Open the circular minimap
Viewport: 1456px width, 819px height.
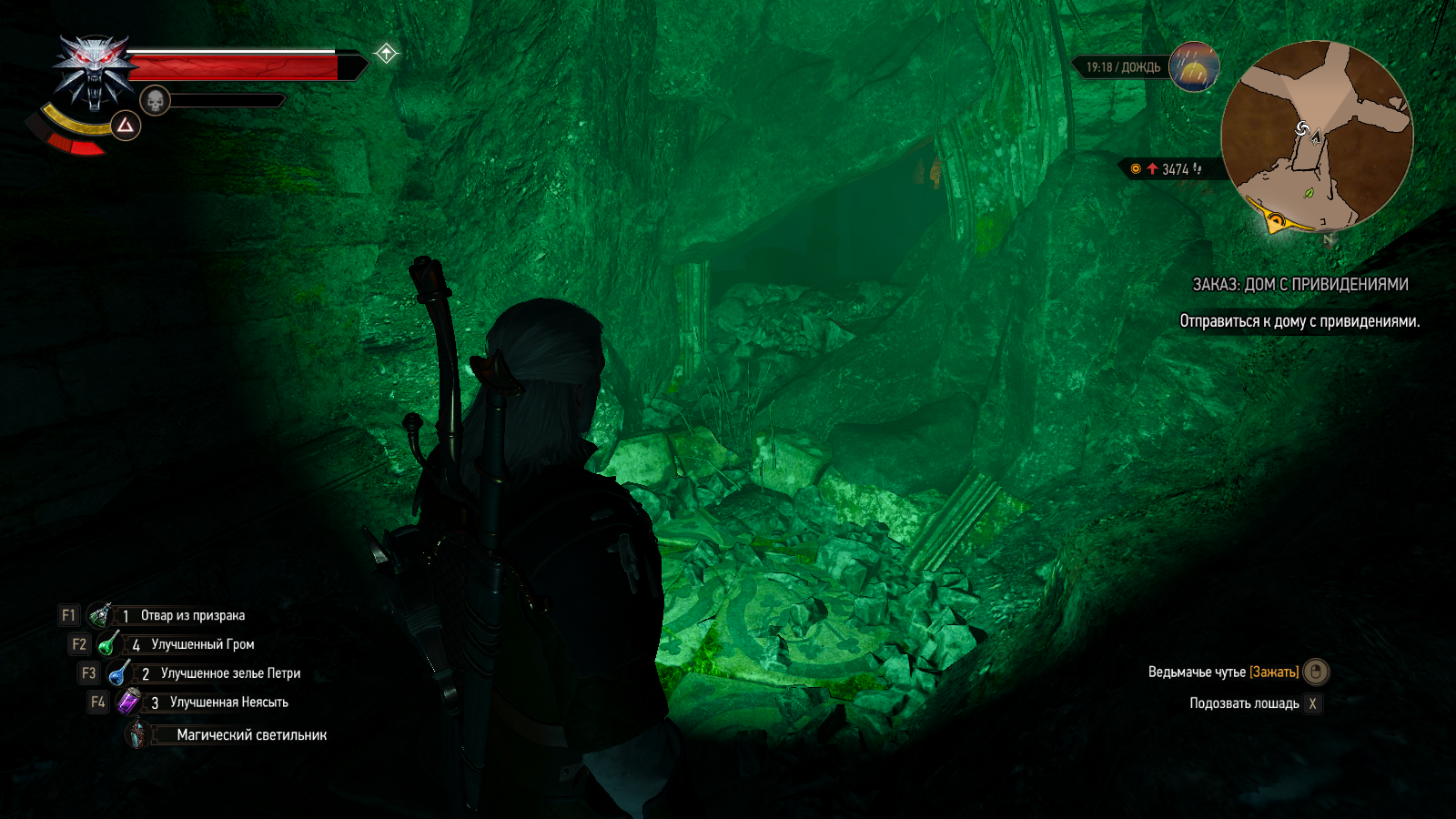click(x=1316, y=135)
